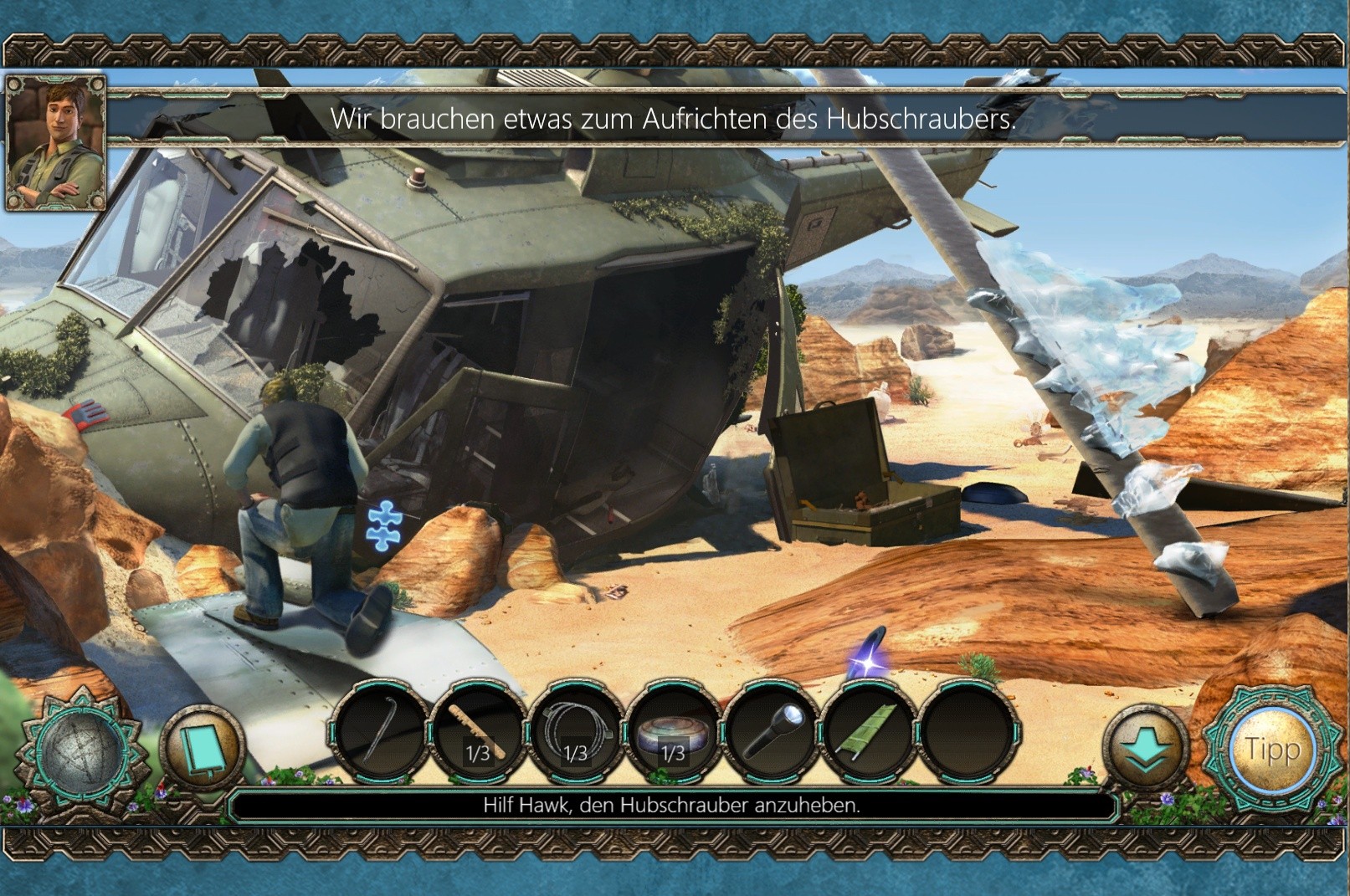This screenshot has height=896, width=1350.
Task: Select the round stone disc slot
Action: pyautogui.click(x=675, y=730)
